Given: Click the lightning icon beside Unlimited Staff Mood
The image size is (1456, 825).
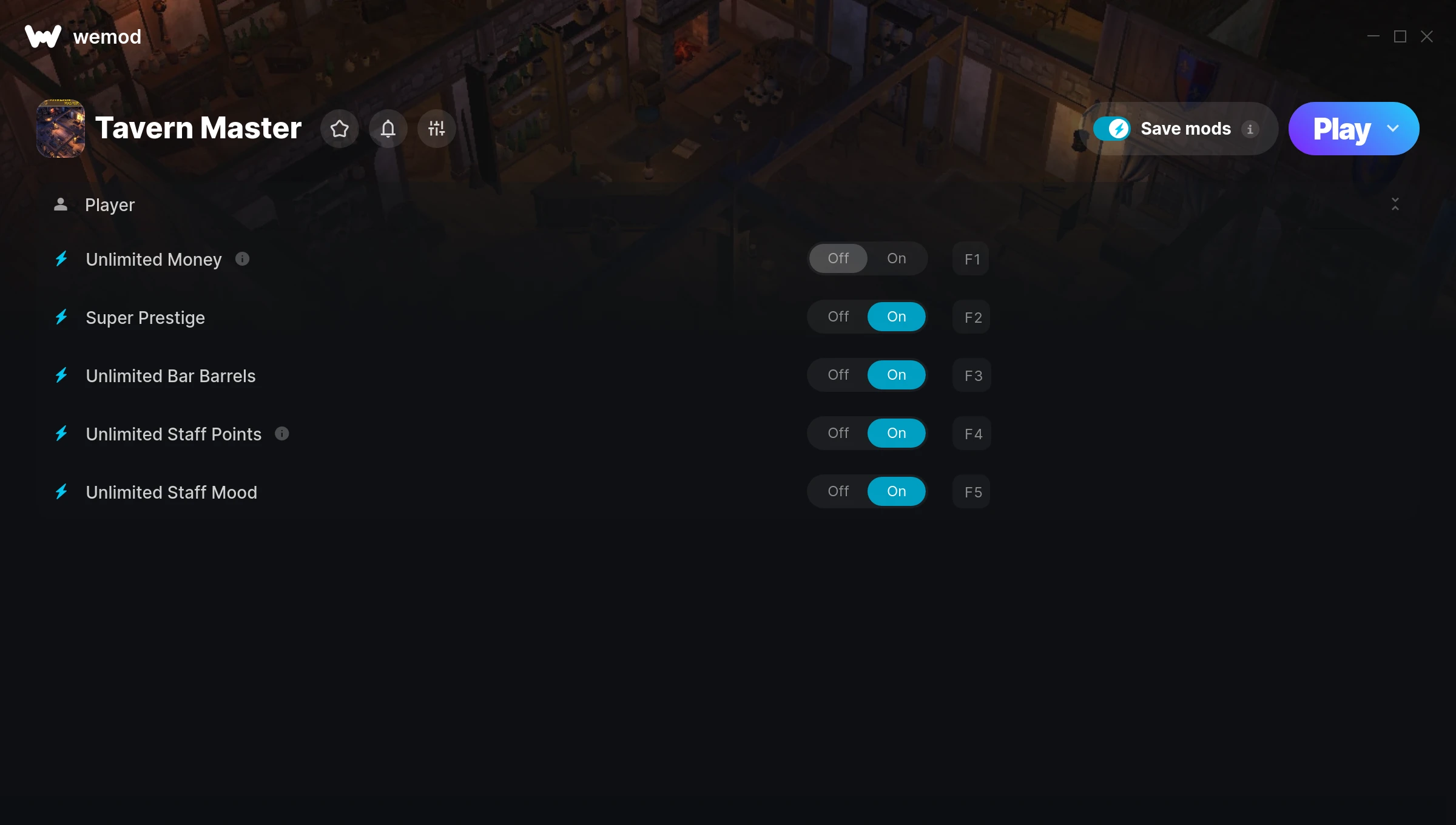Looking at the screenshot, I should (x=61, y=492).
